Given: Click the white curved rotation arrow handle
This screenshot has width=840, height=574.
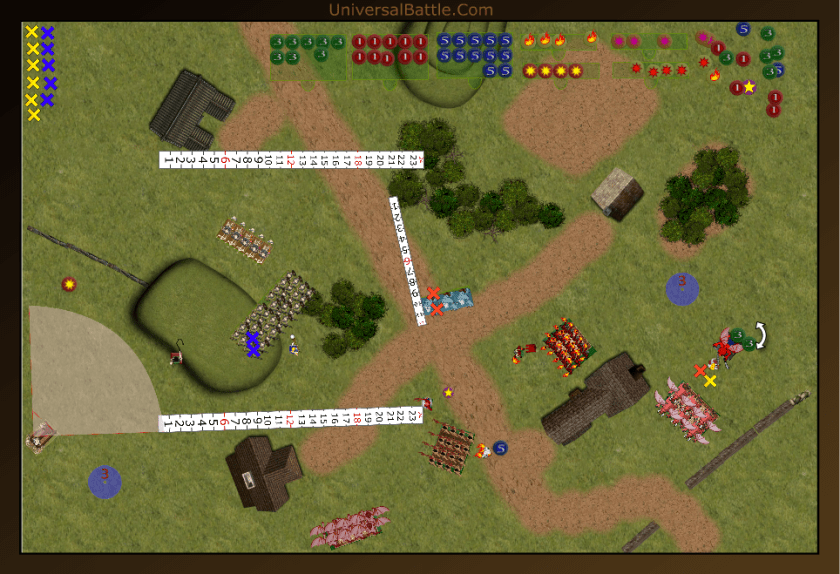Looking at the screenshot, I should point(762,336).
